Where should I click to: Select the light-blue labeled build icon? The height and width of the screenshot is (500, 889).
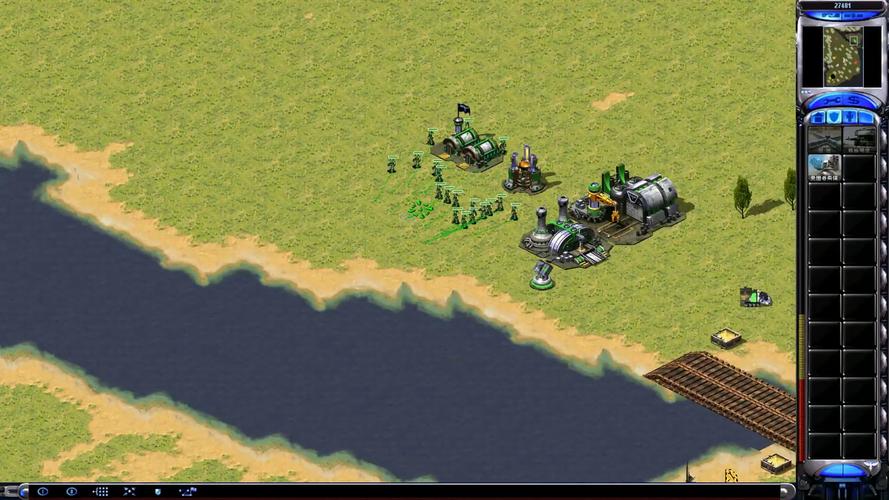point(824,167)
